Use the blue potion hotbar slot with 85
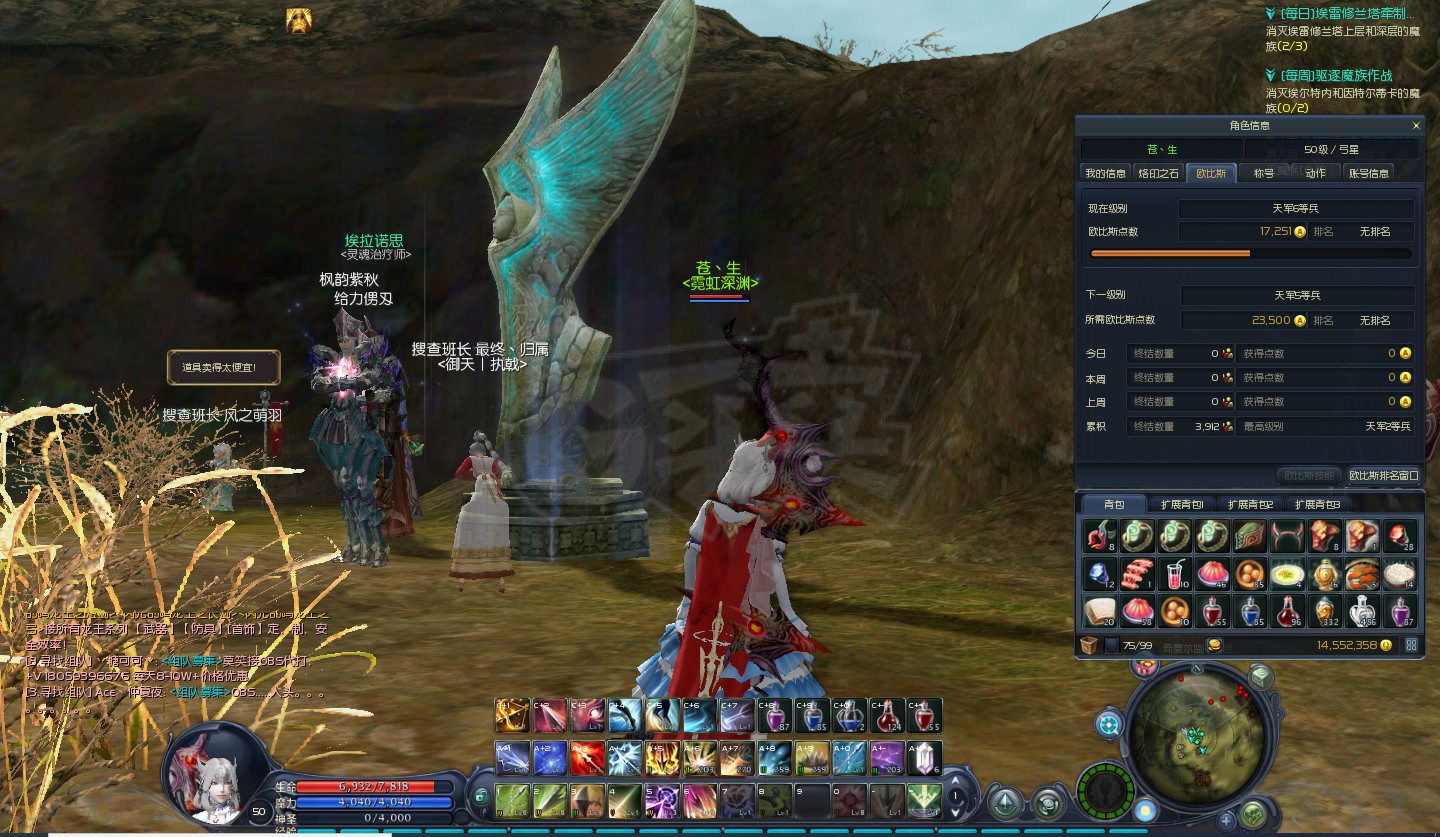Image resolution: width=1440 pixels, height=837 pixels. (x=810, y=715)
